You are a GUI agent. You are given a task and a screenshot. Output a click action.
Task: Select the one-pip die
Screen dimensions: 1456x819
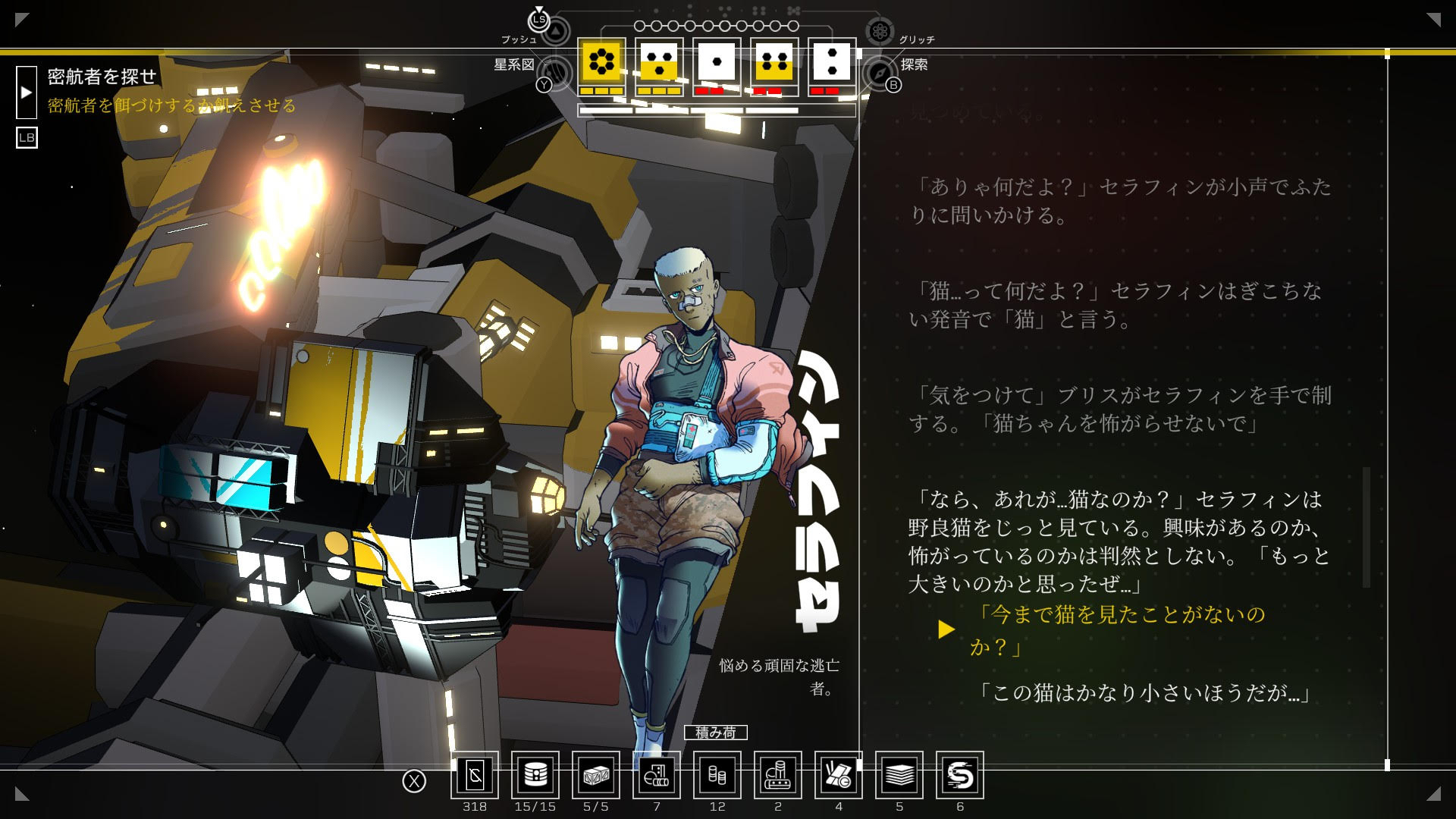717,61
